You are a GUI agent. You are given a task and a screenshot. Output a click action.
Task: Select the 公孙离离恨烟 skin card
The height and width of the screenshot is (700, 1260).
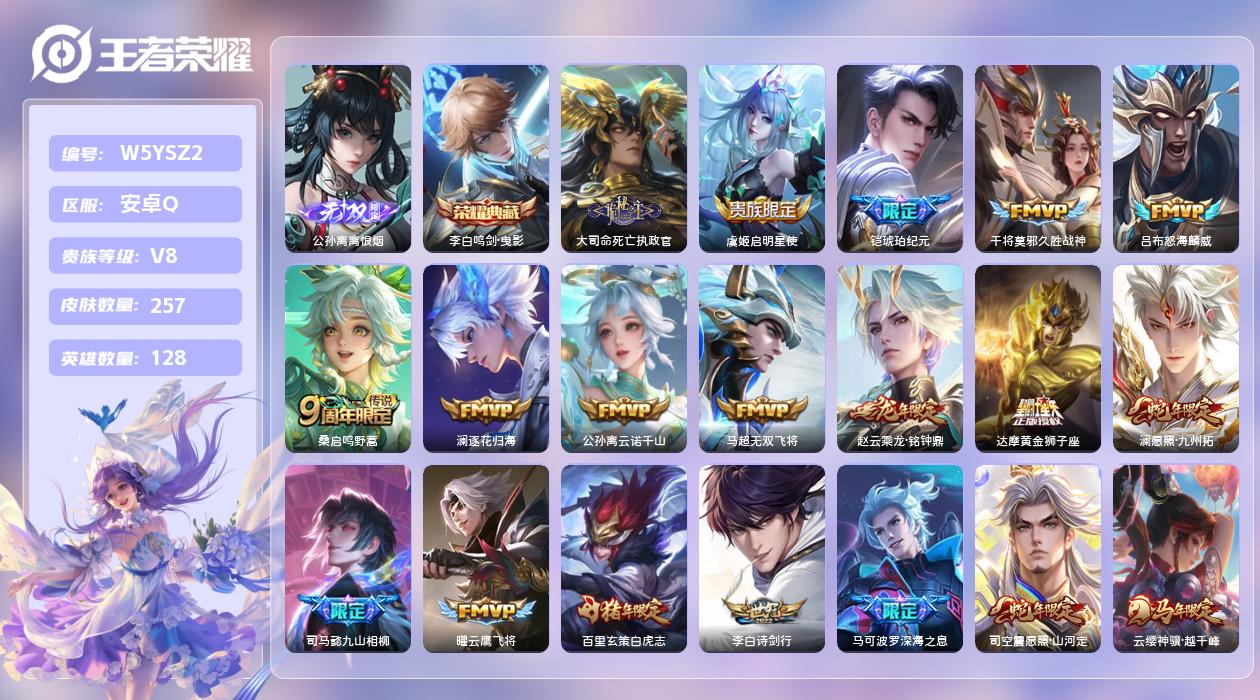point(348,158)
